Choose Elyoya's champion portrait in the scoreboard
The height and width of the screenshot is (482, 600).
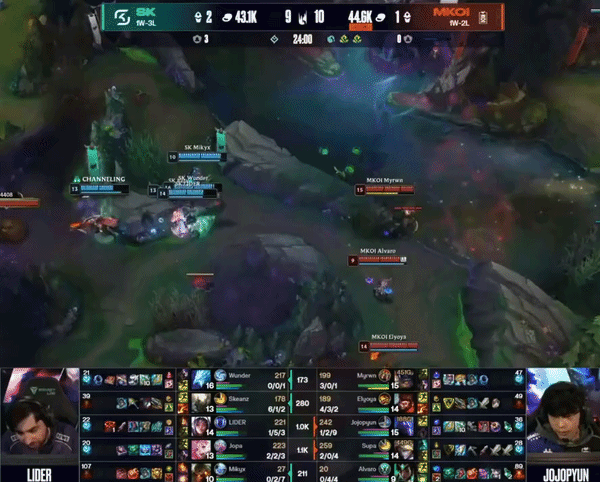[407, 402]
